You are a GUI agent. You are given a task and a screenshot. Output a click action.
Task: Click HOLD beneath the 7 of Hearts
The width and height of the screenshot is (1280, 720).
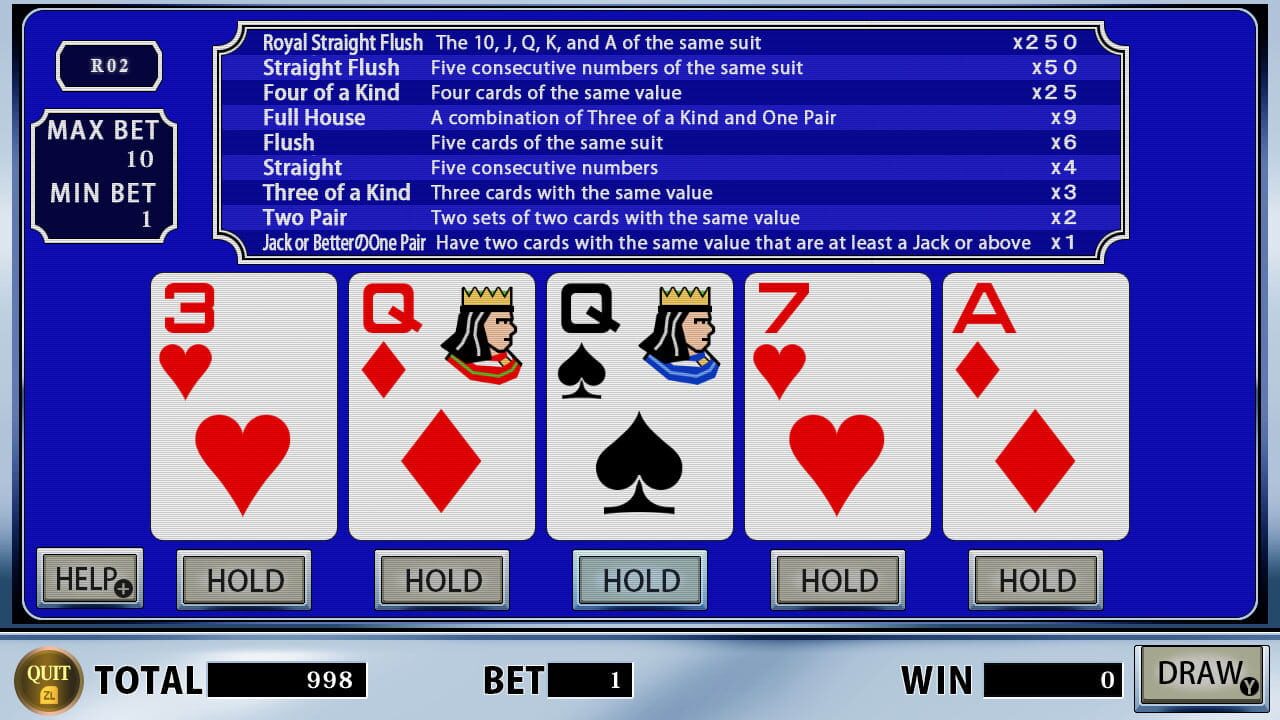point(838,580)
